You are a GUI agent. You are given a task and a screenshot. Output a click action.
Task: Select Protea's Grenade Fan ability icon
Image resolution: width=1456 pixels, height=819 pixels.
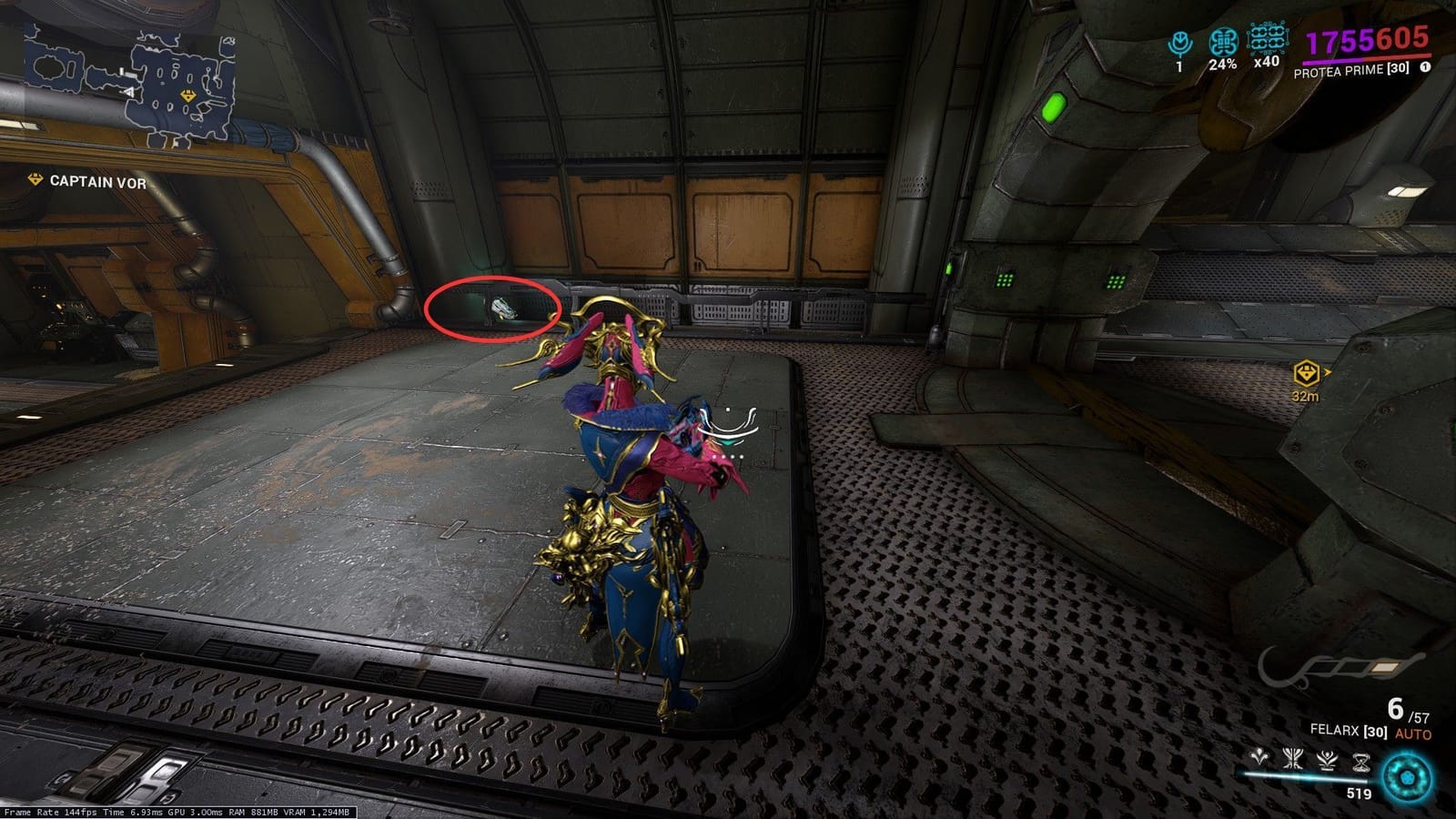pos(1259,759)
